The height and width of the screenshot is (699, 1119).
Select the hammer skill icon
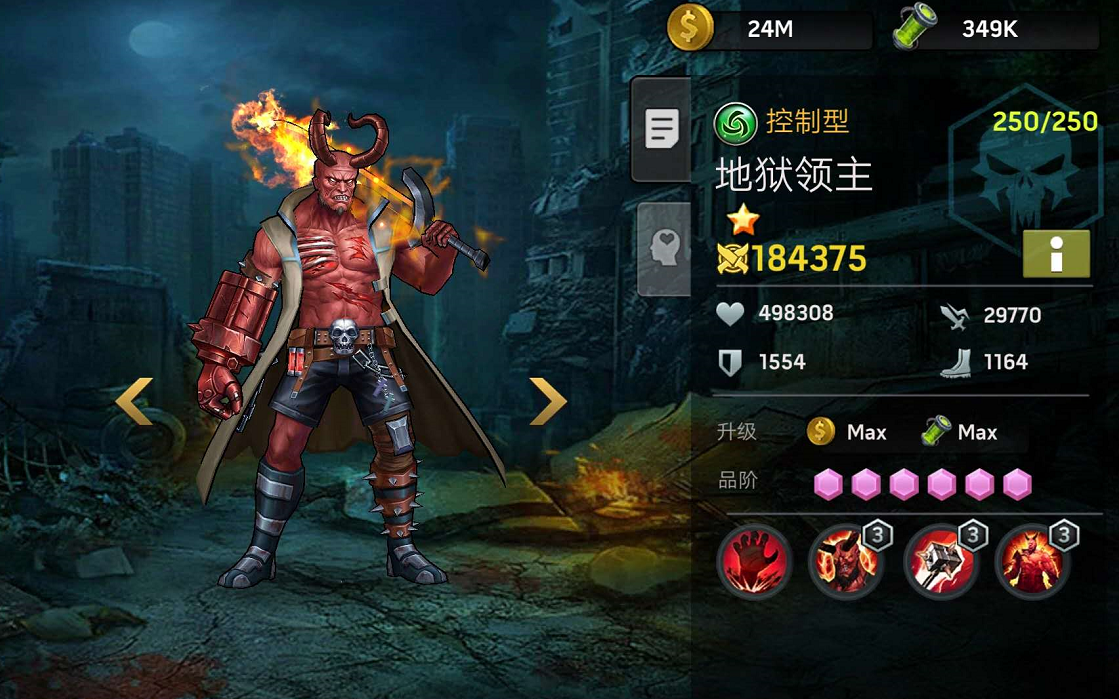(x=937, y=561)
